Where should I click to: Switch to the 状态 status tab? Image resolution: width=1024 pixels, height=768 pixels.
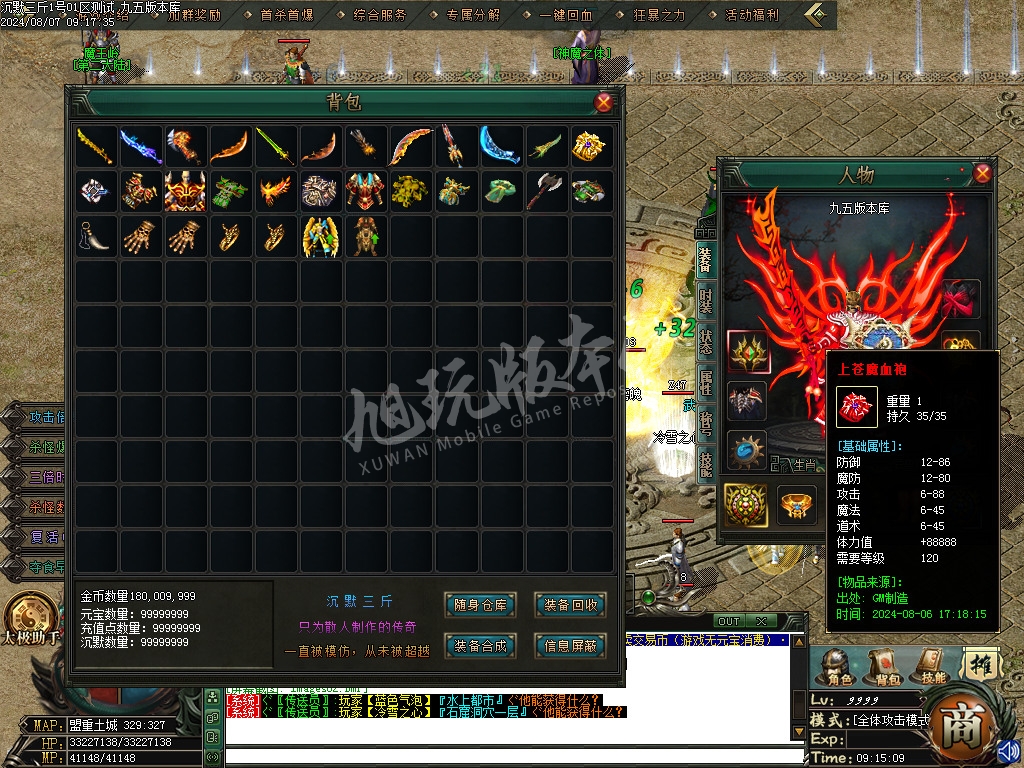click(706, 343)
